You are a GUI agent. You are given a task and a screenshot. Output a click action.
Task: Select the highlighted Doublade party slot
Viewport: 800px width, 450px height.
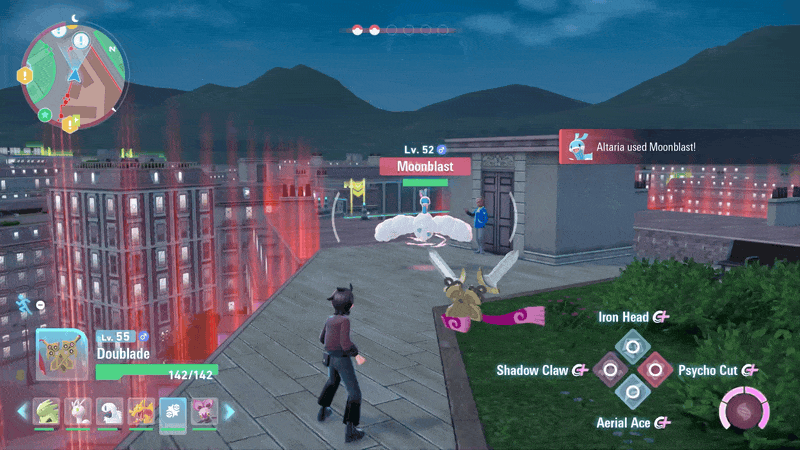point(174,411)
